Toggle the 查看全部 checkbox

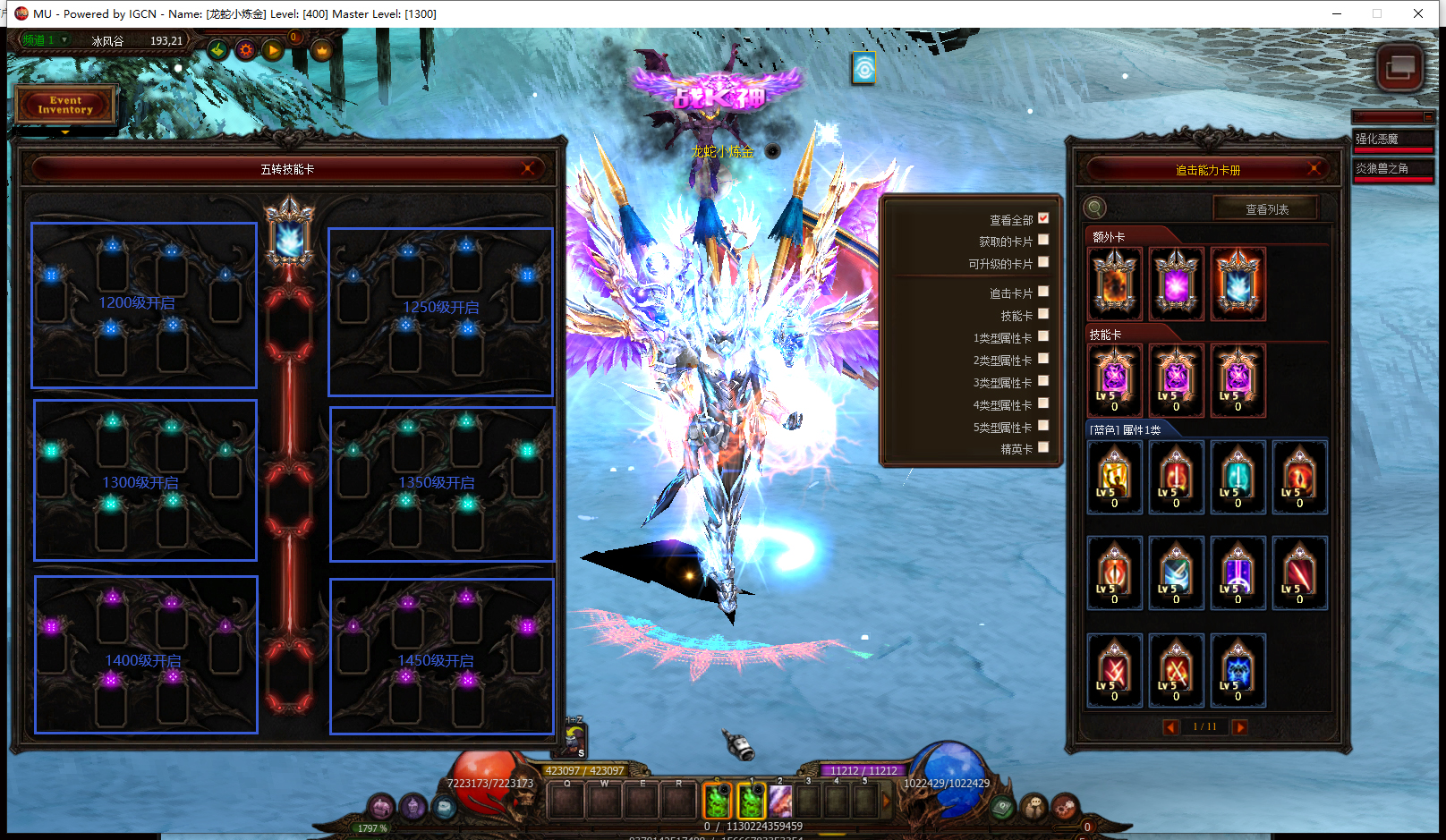1043,218
